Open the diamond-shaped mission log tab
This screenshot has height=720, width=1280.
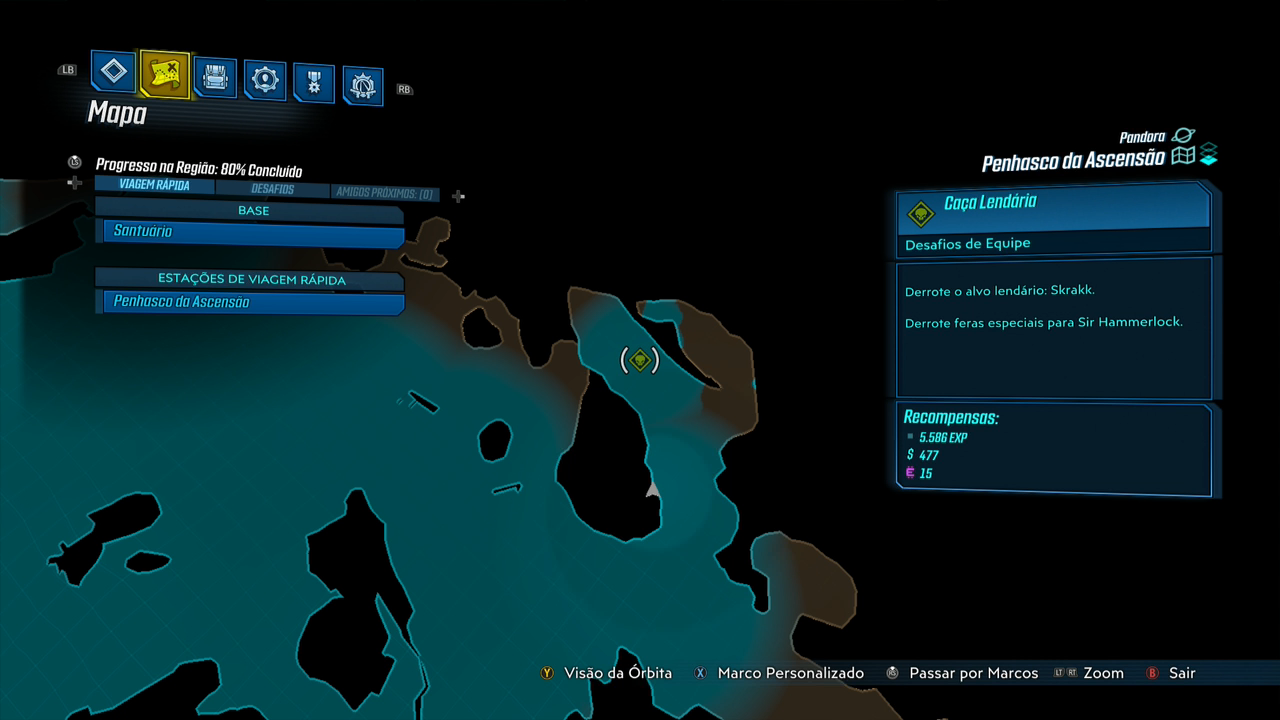(x=114, y=72)
